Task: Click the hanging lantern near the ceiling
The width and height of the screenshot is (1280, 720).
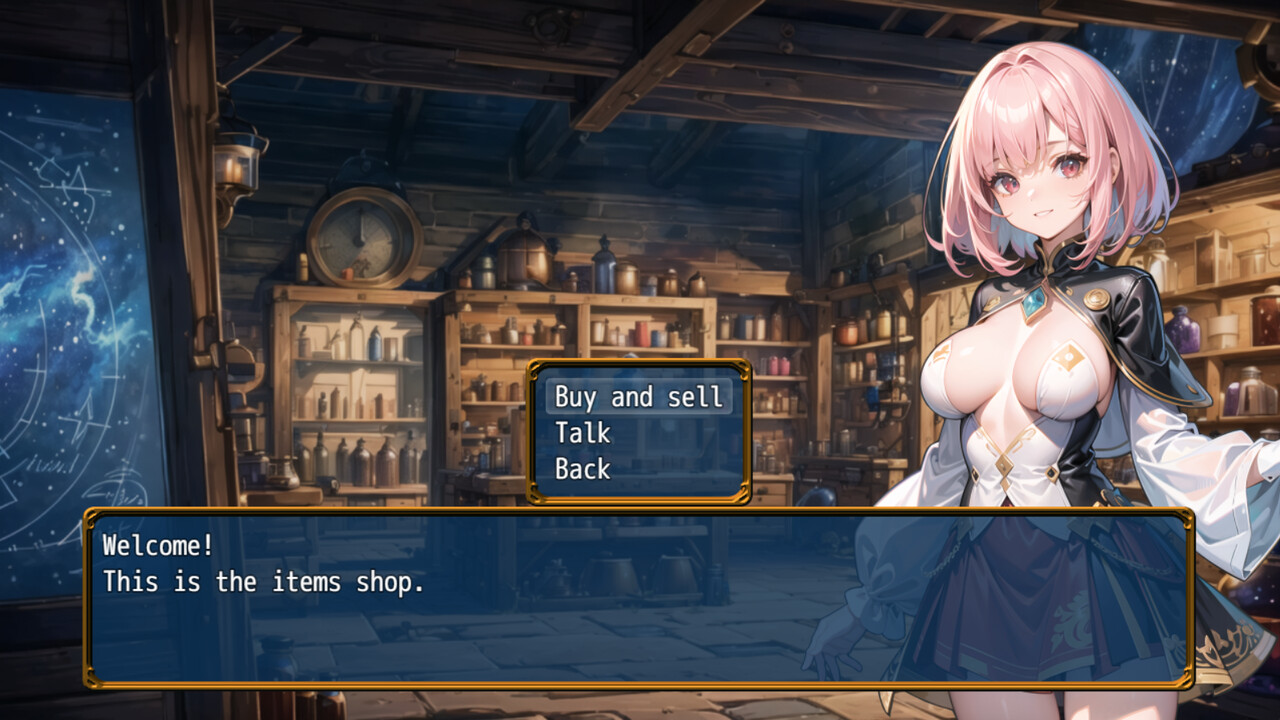Action: [x=240, y=165]
